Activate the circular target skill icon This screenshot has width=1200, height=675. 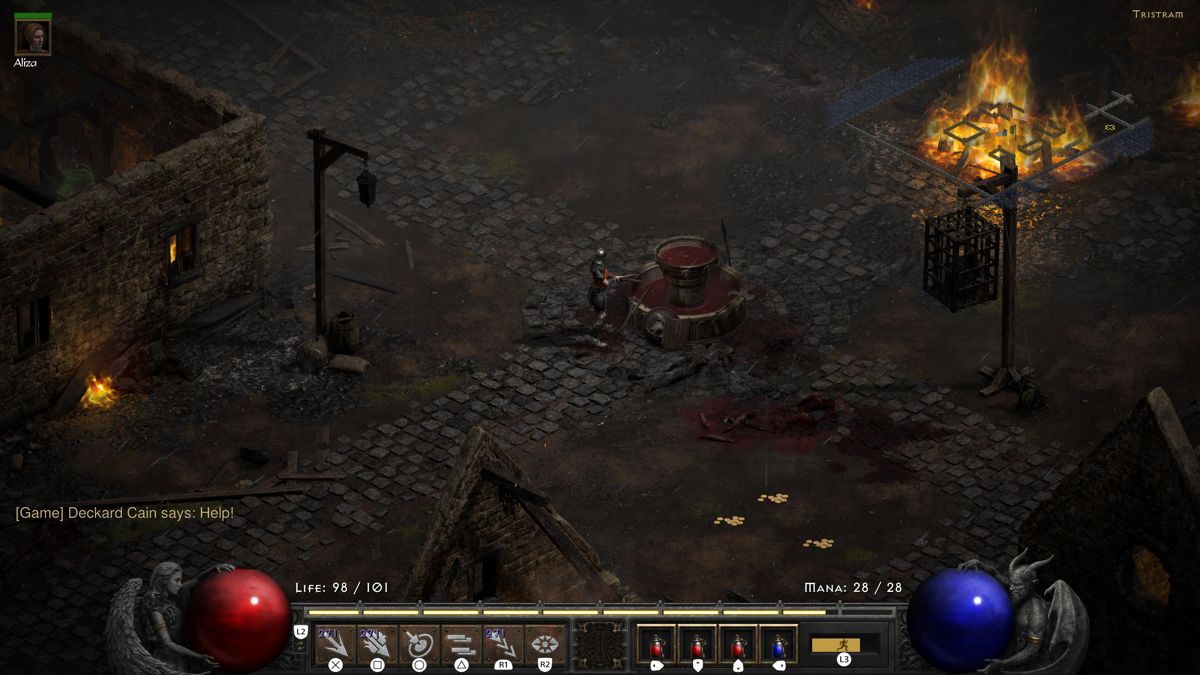(419, 643)
